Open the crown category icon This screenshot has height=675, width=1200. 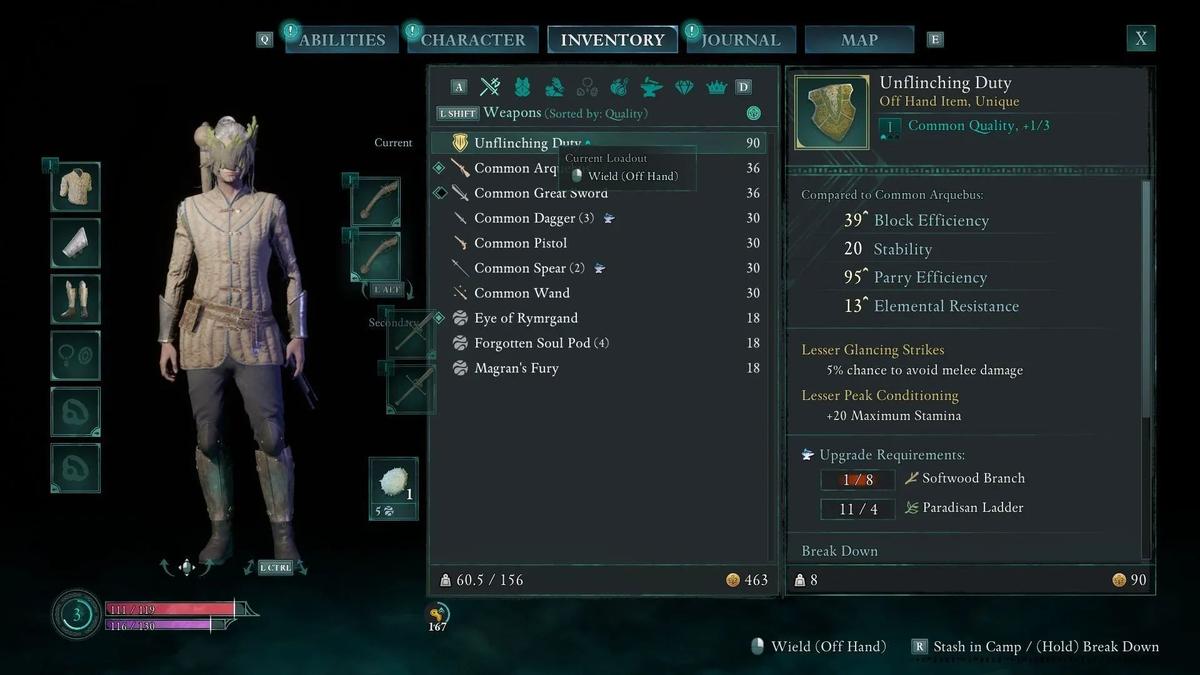point(716,87)
